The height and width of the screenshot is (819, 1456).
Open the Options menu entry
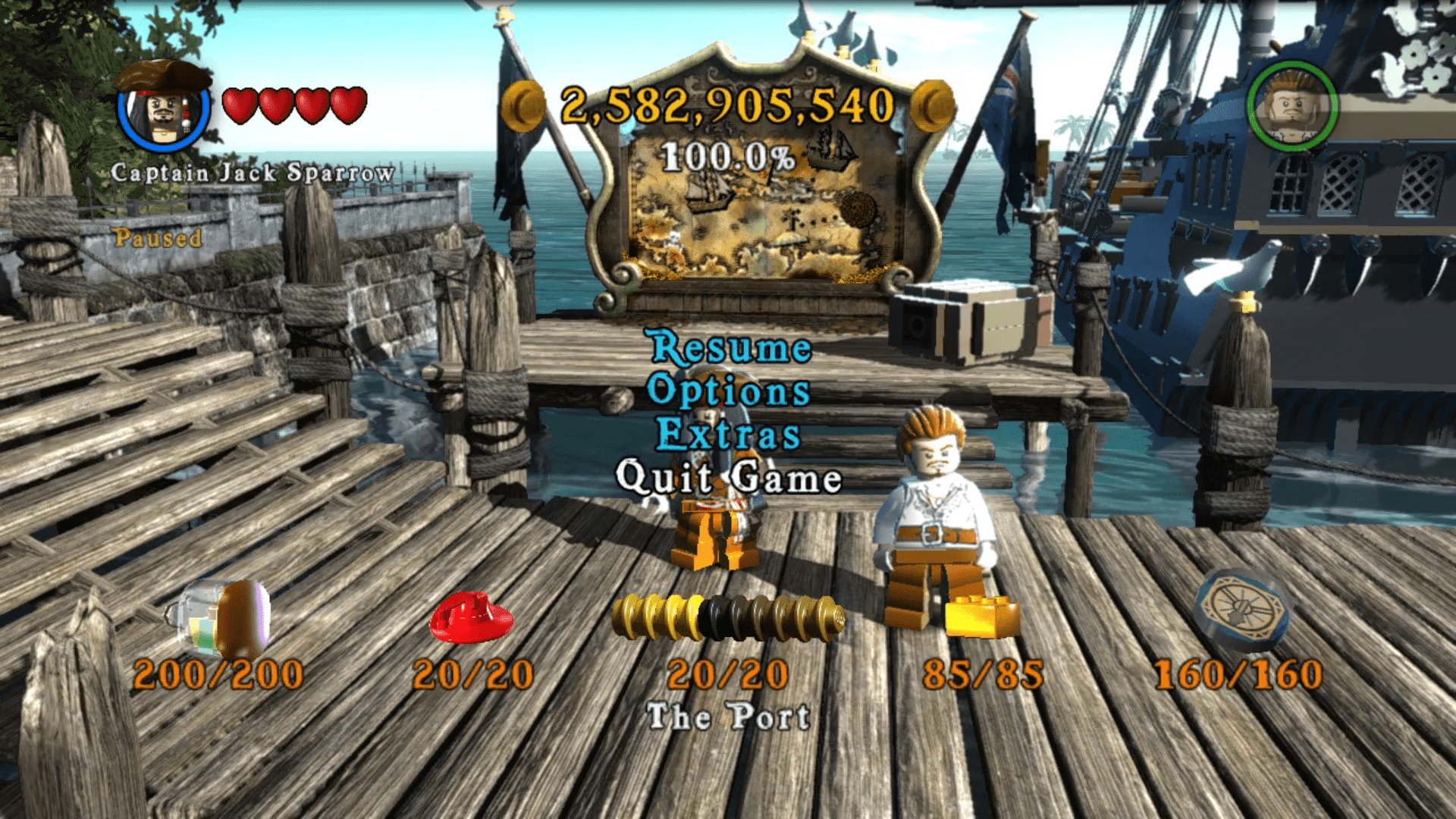pyautogui.click(x=730, y=393)
